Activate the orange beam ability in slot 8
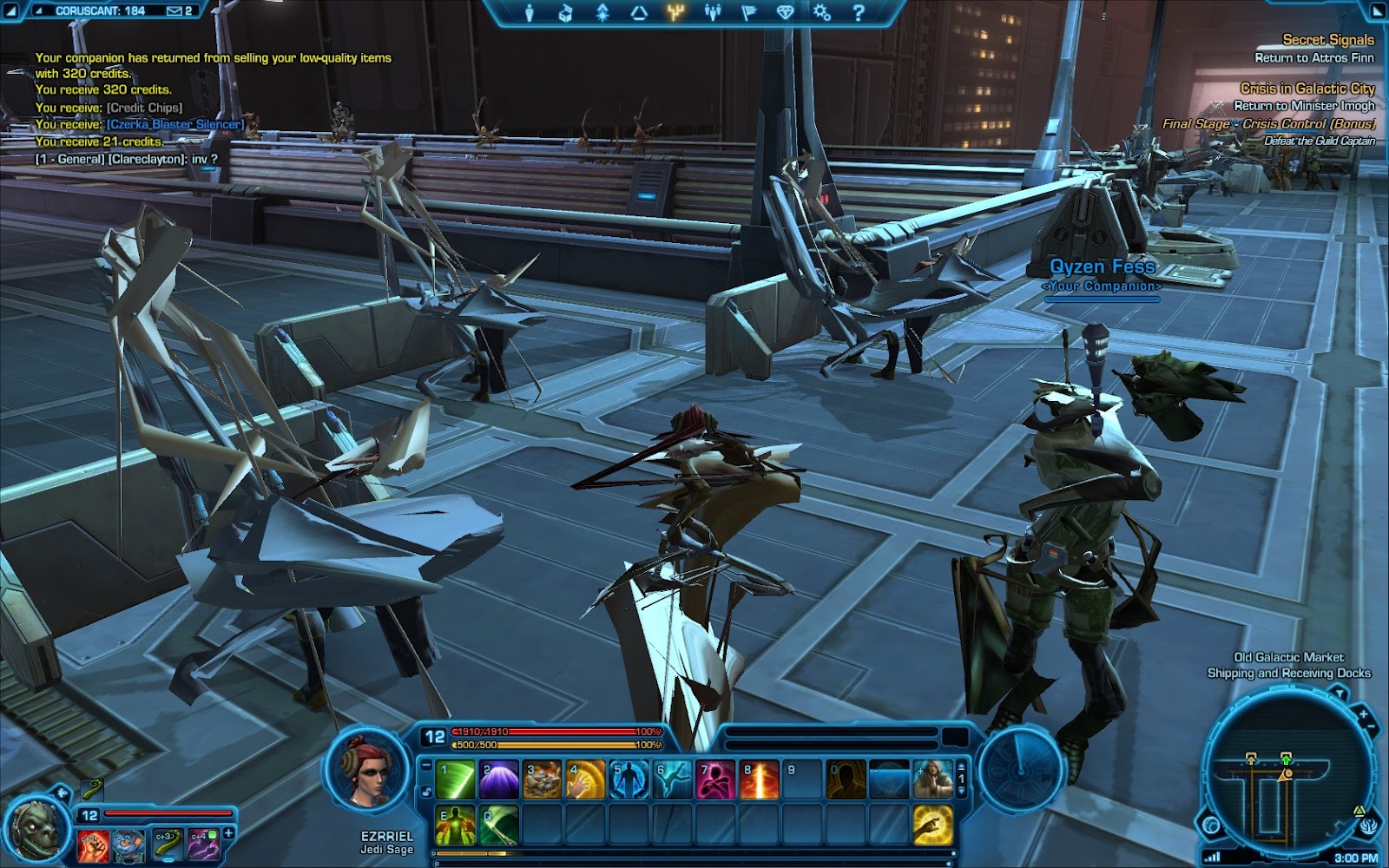The width and height of the screenshot is (1389, 868). click(x=760, y=779)
